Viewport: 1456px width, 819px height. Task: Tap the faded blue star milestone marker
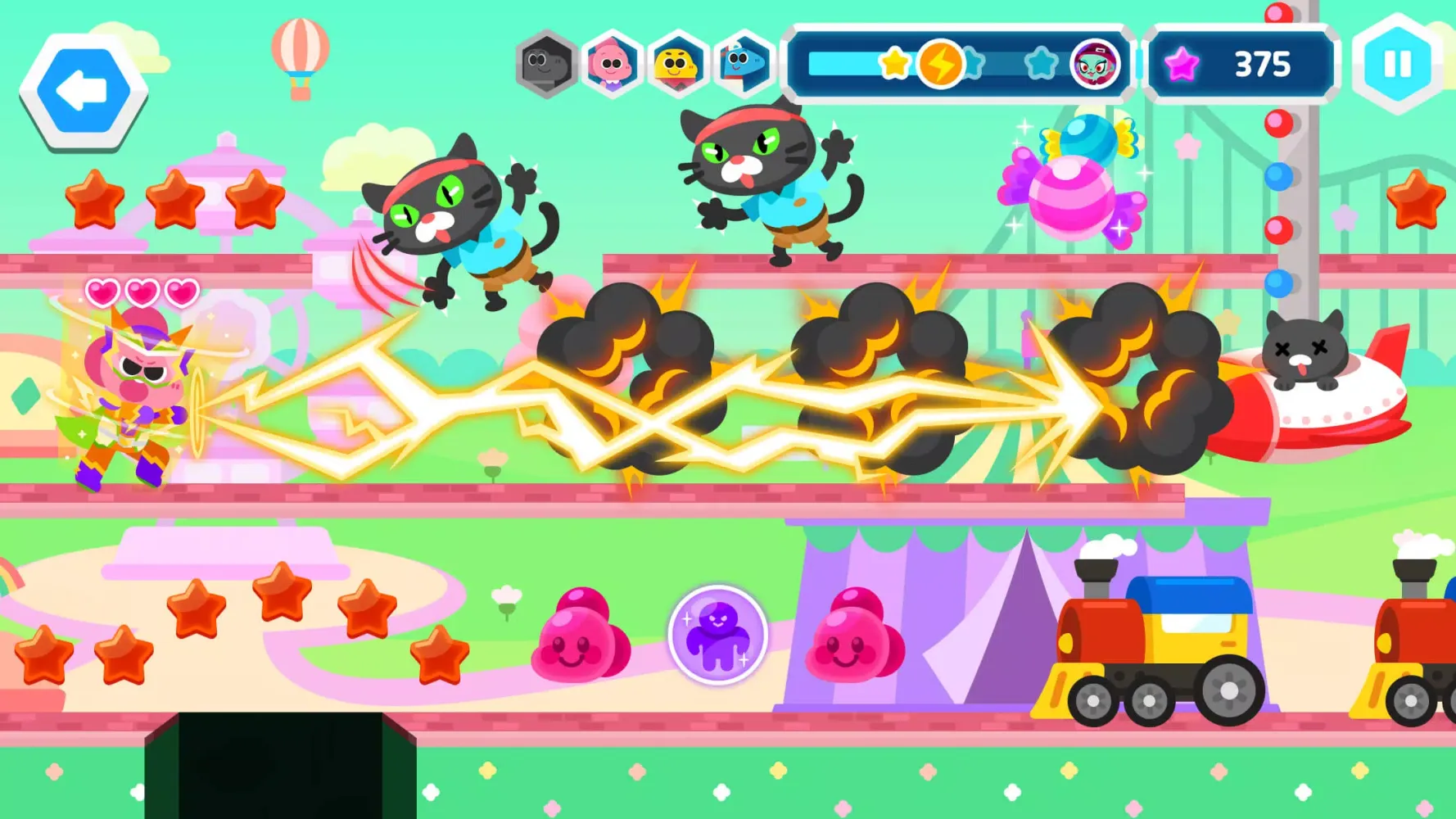tap(973, 60)
